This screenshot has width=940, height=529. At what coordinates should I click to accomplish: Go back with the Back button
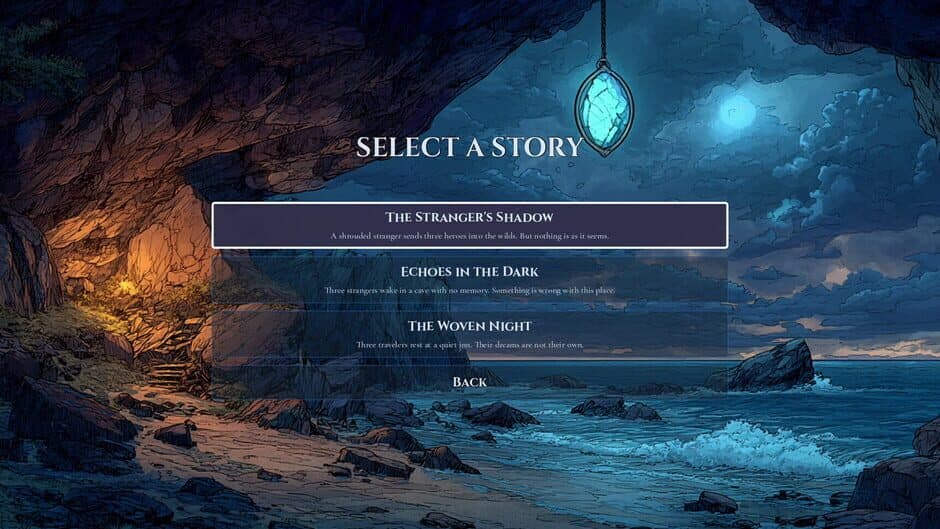click(469, 382)
